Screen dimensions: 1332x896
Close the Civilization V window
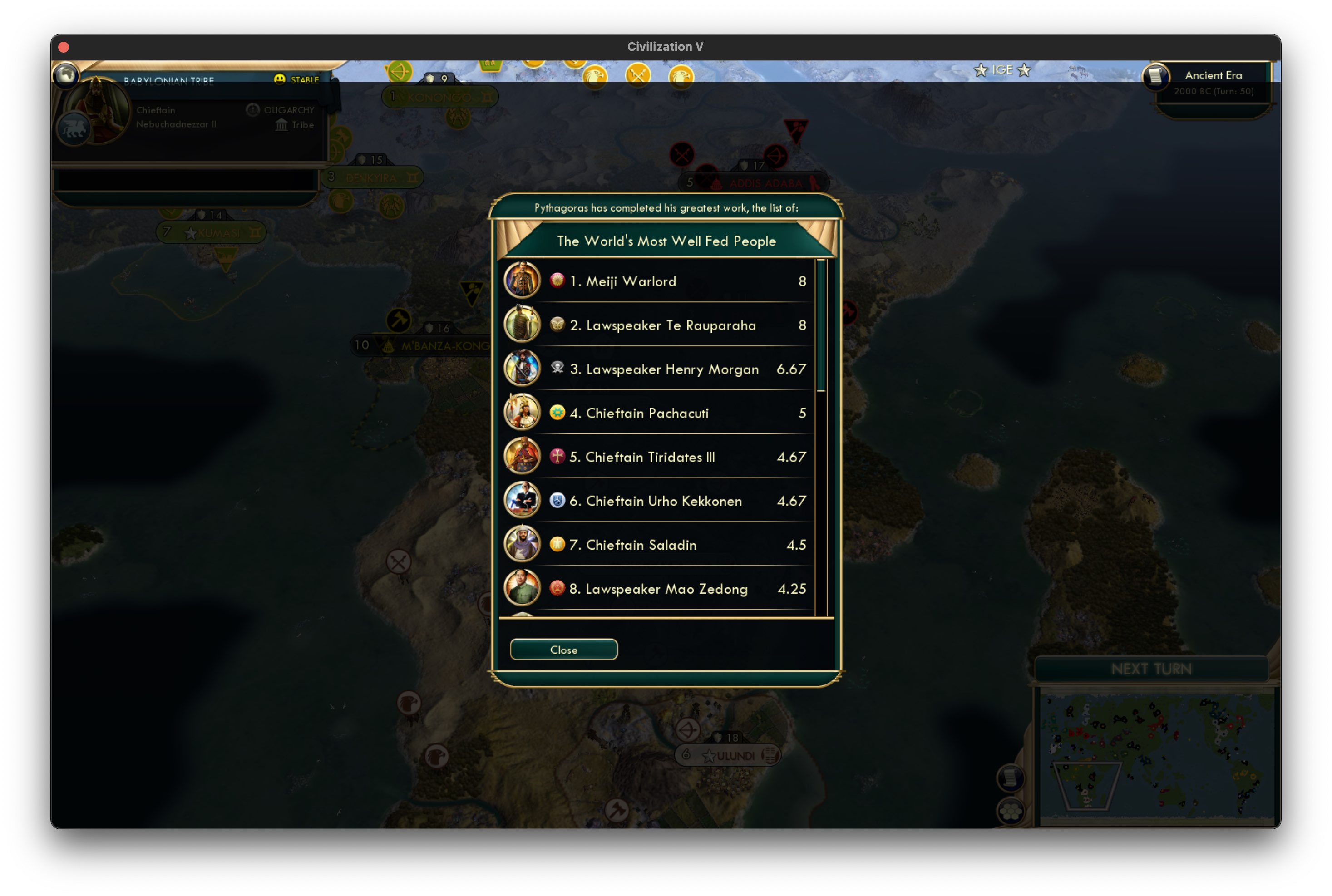coord(64,47)
